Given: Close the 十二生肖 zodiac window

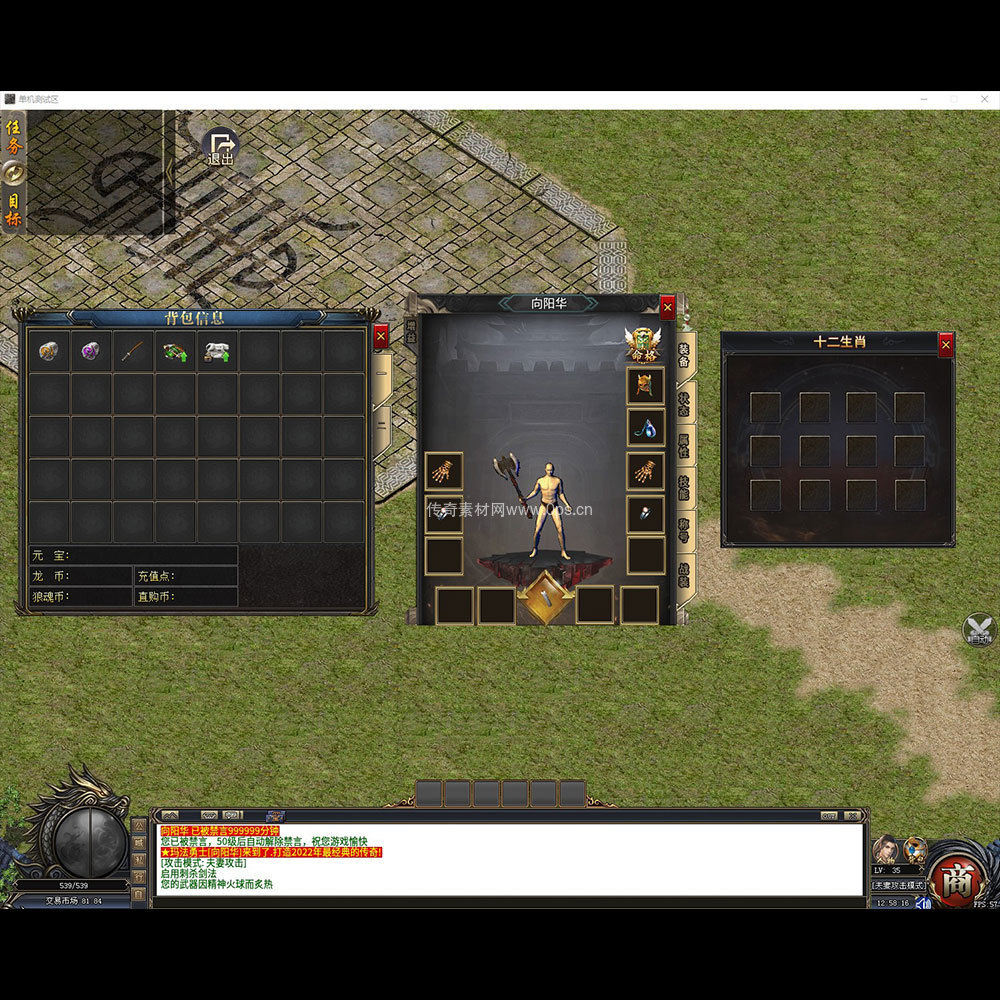Looking at the screenshot, I should [x=946, y=345].
